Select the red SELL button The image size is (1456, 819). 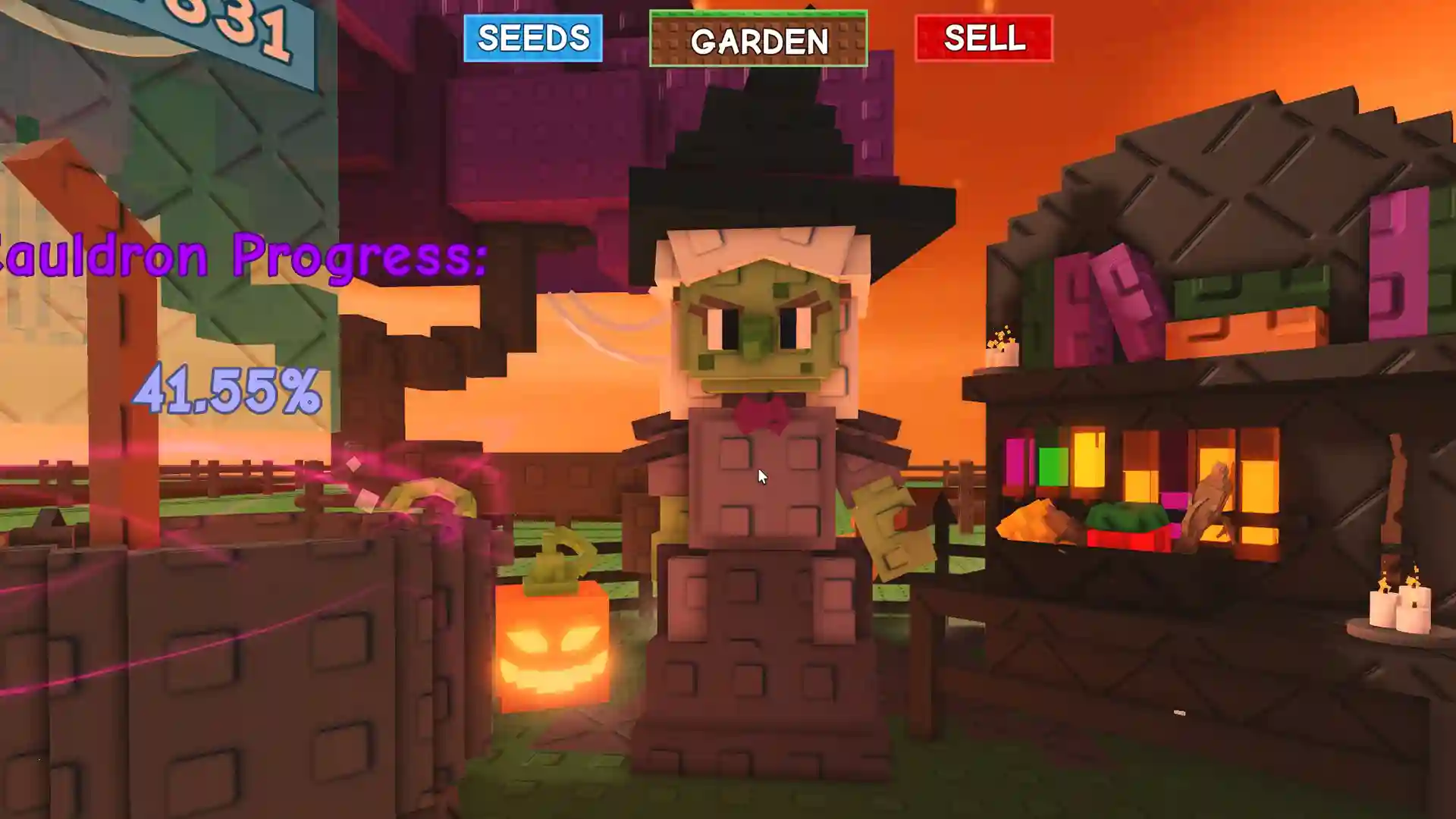(984, 38)
